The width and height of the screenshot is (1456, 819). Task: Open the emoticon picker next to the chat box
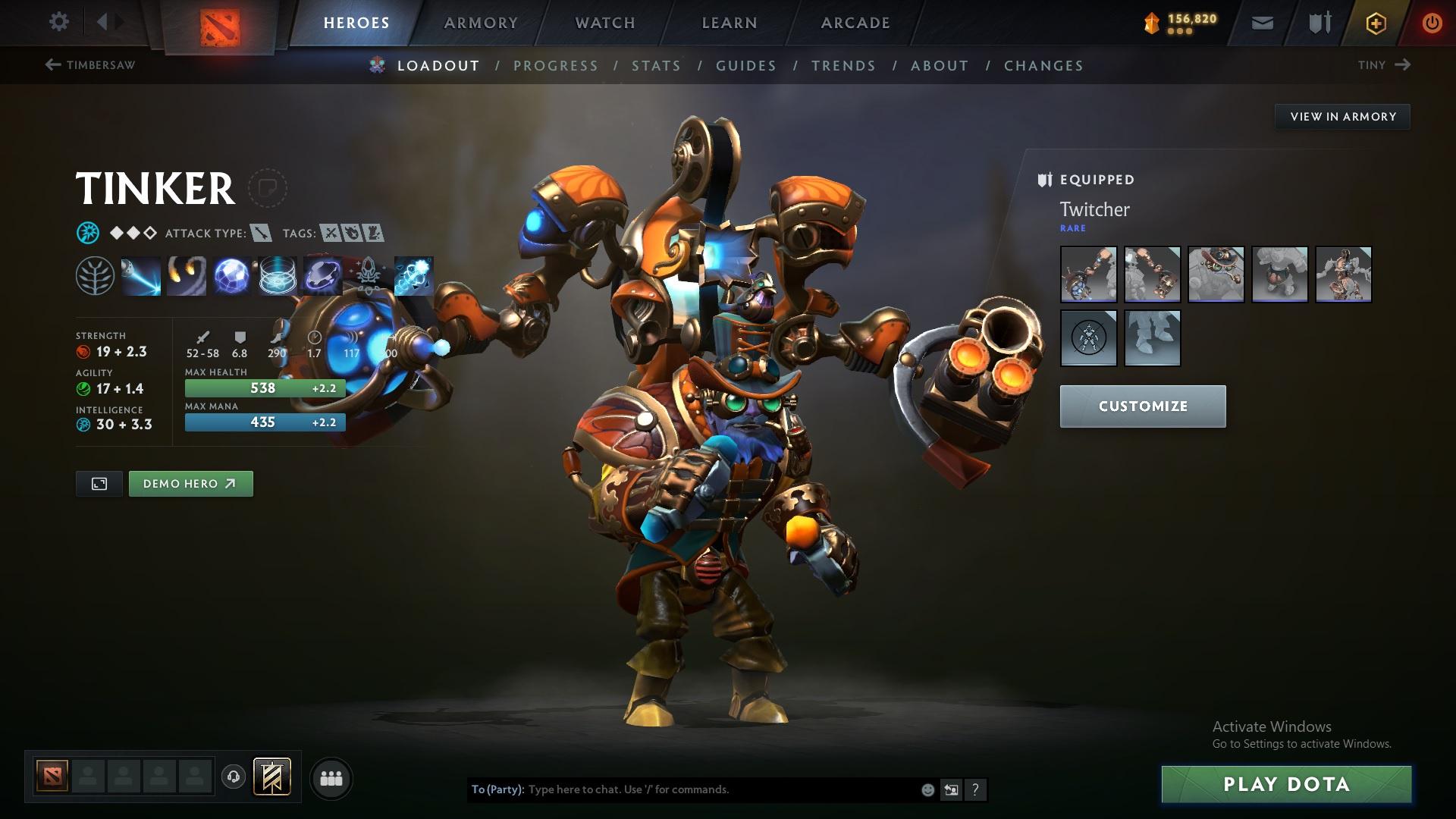927,789
